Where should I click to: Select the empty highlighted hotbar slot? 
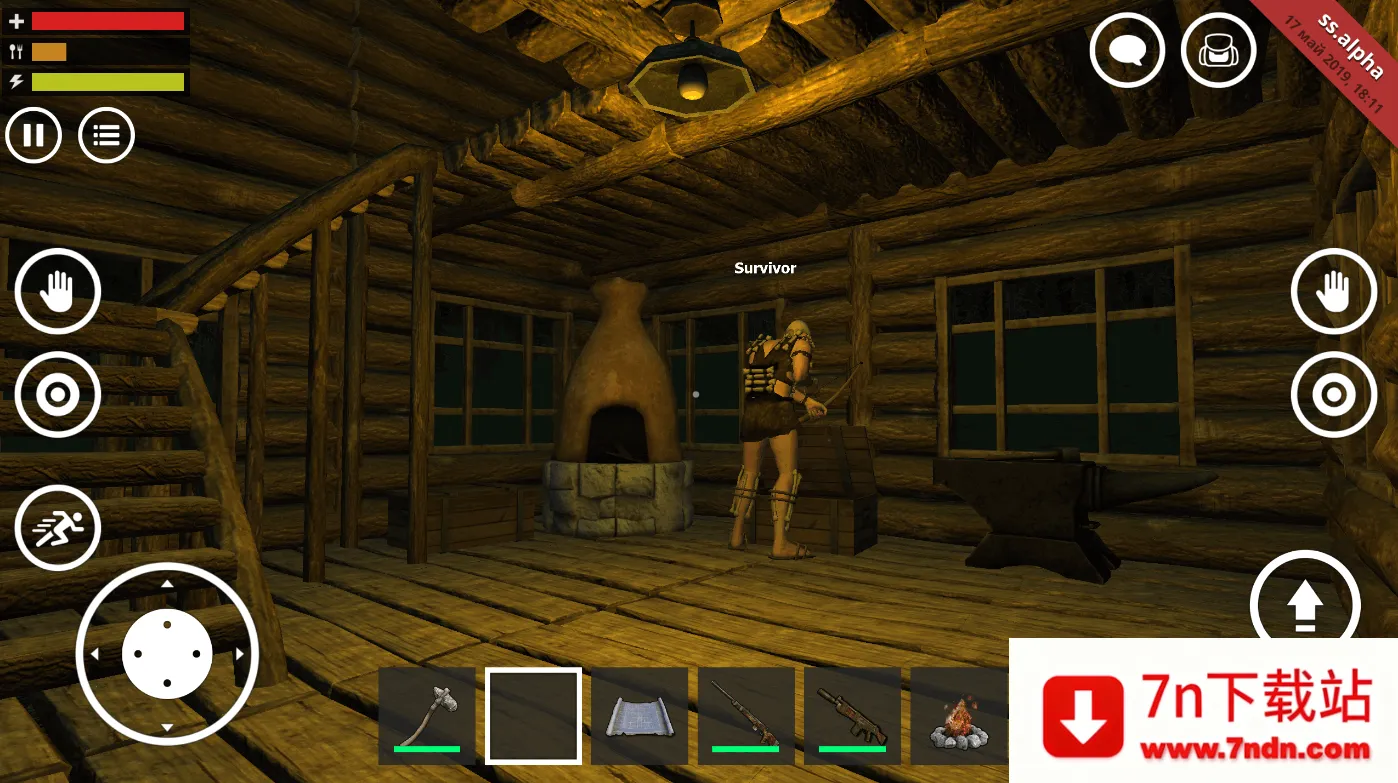pyautogui.click(x=533, y=715)
